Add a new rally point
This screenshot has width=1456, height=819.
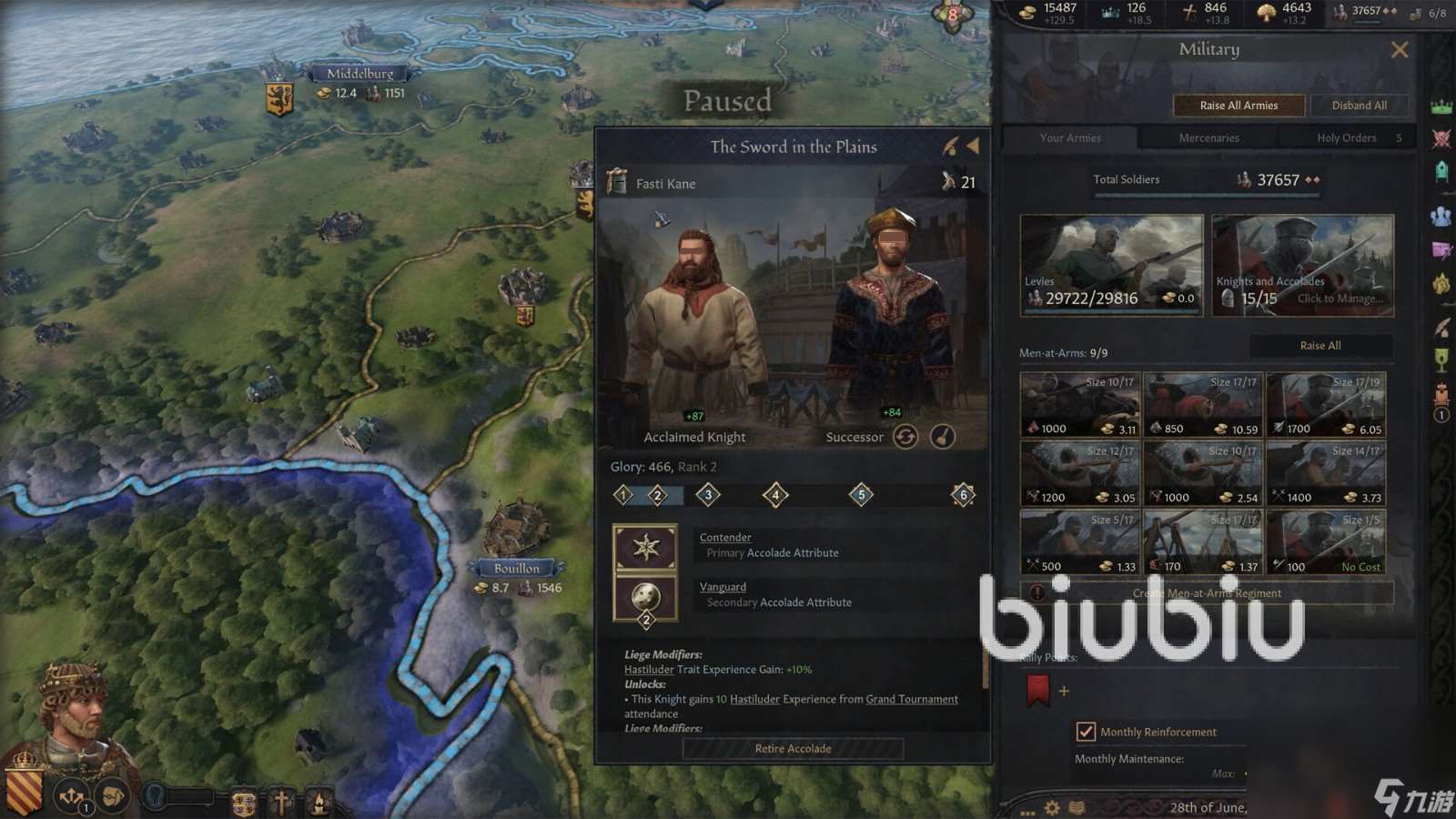coord(1064,692)
